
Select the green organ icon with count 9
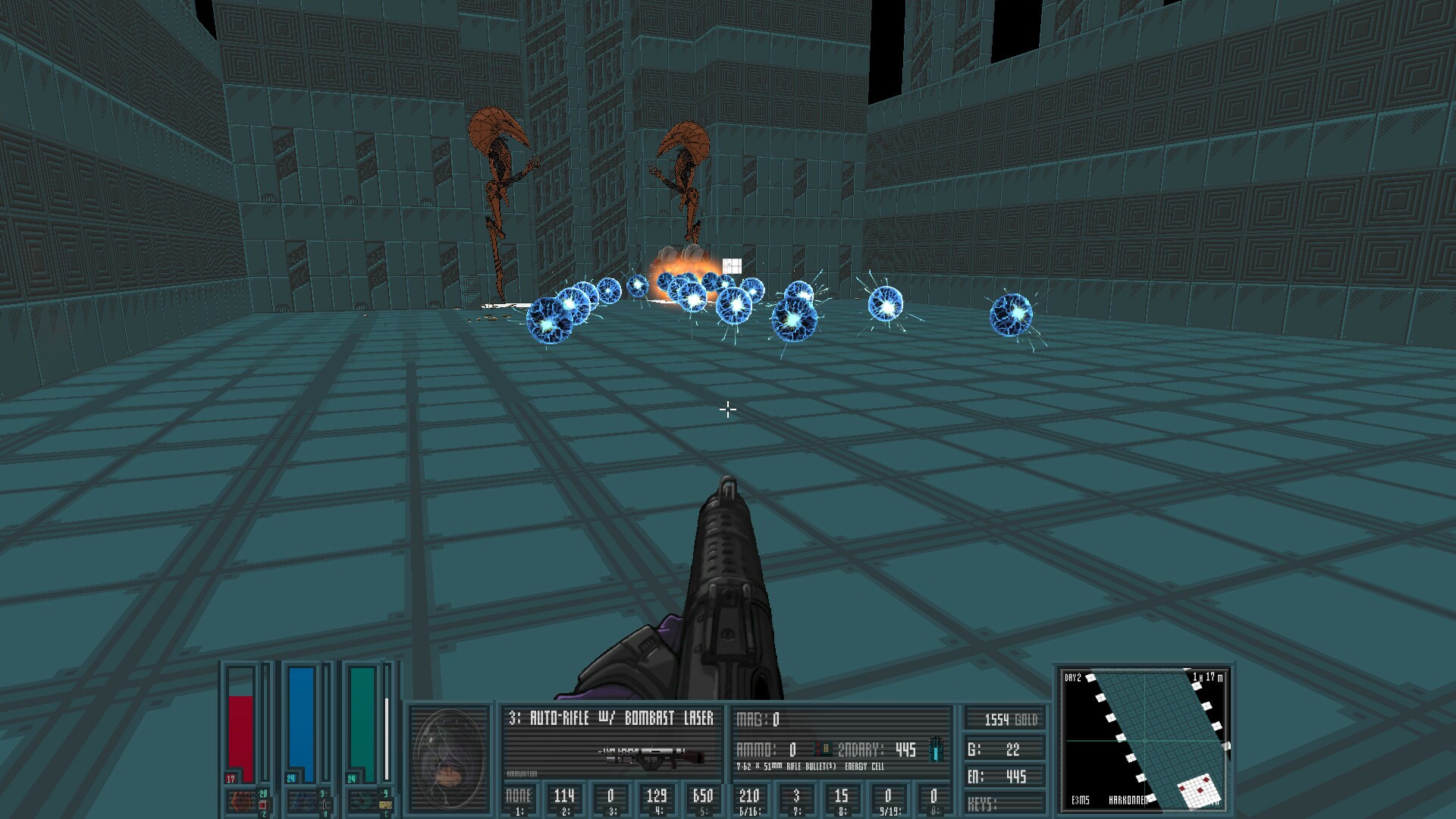(x=363, y=802)
